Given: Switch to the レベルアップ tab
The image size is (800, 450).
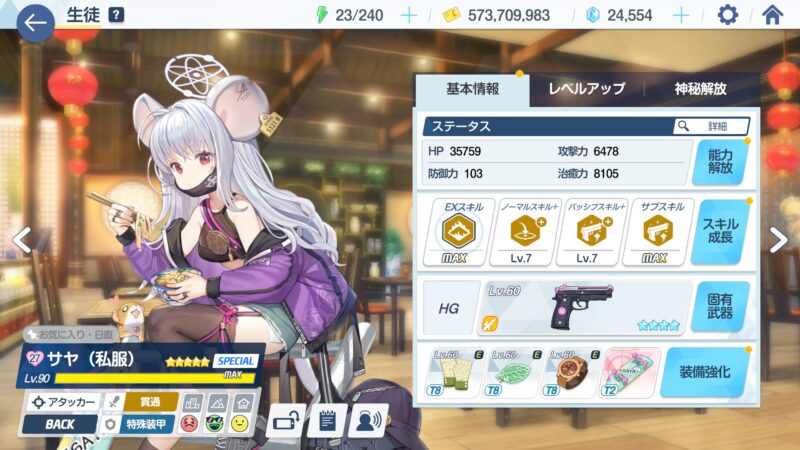Looking at the screenshot, I should (x=587, y=89).
